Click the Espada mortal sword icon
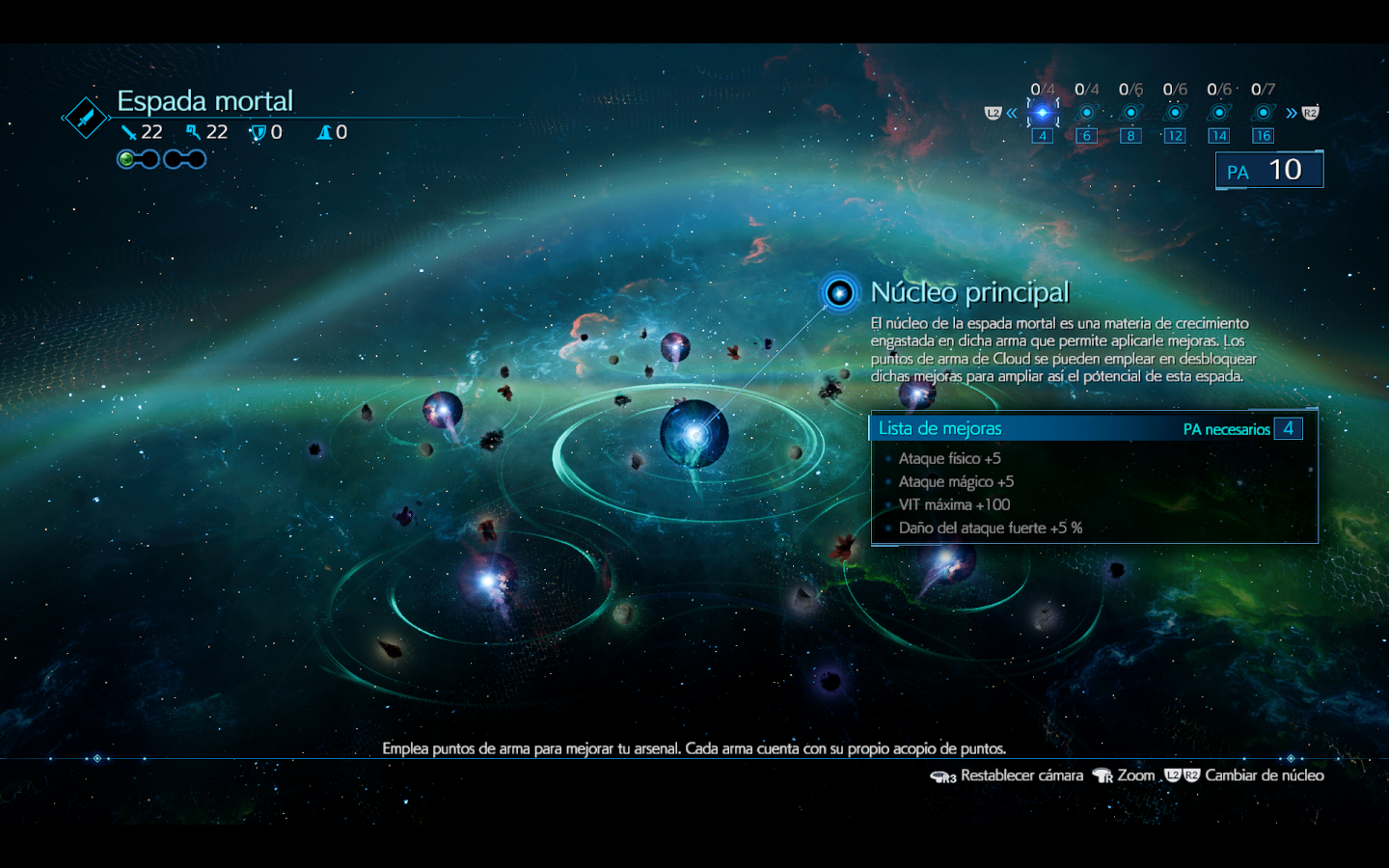The image size is (1389, 868). 86,119
